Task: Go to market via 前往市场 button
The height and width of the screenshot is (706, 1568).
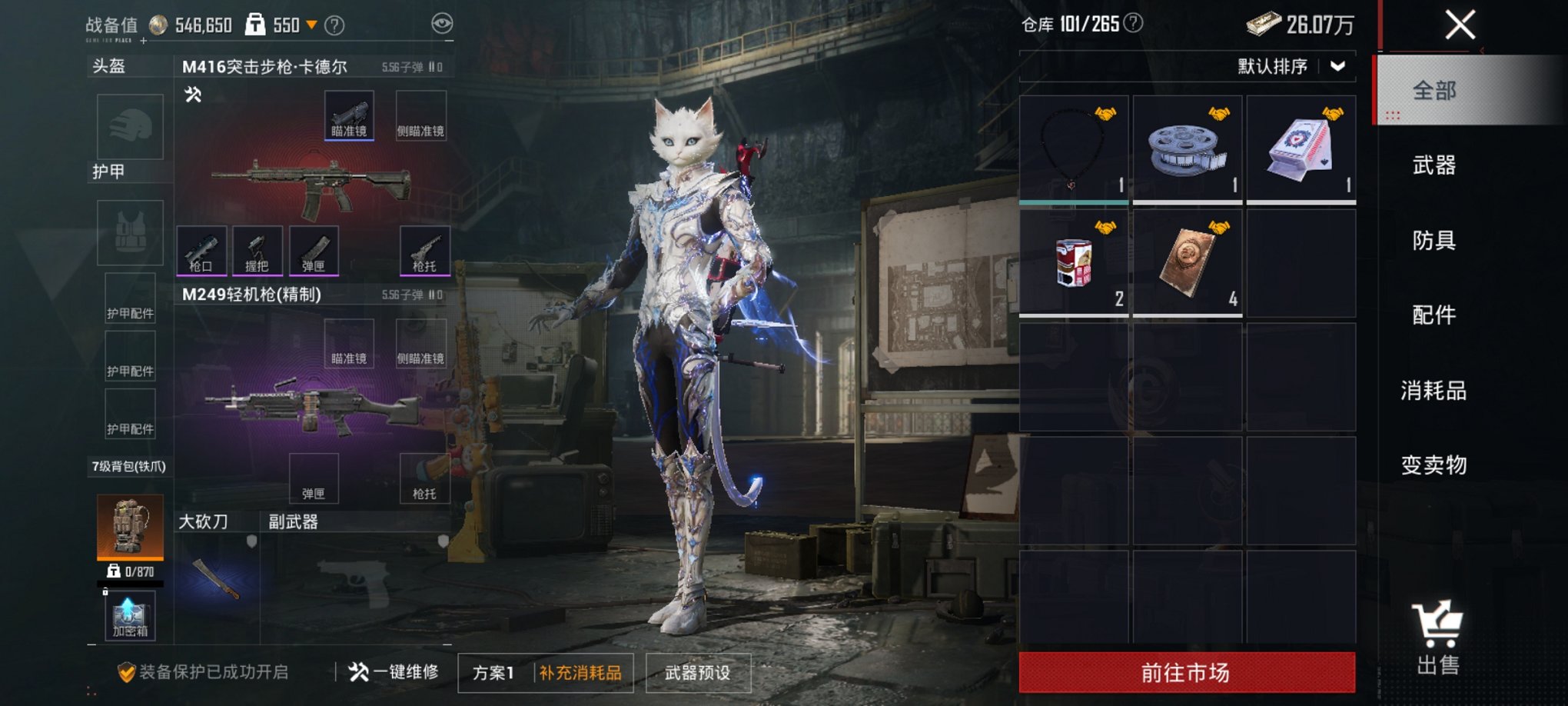Action: pyautogui.click(x=1187, y=673)
